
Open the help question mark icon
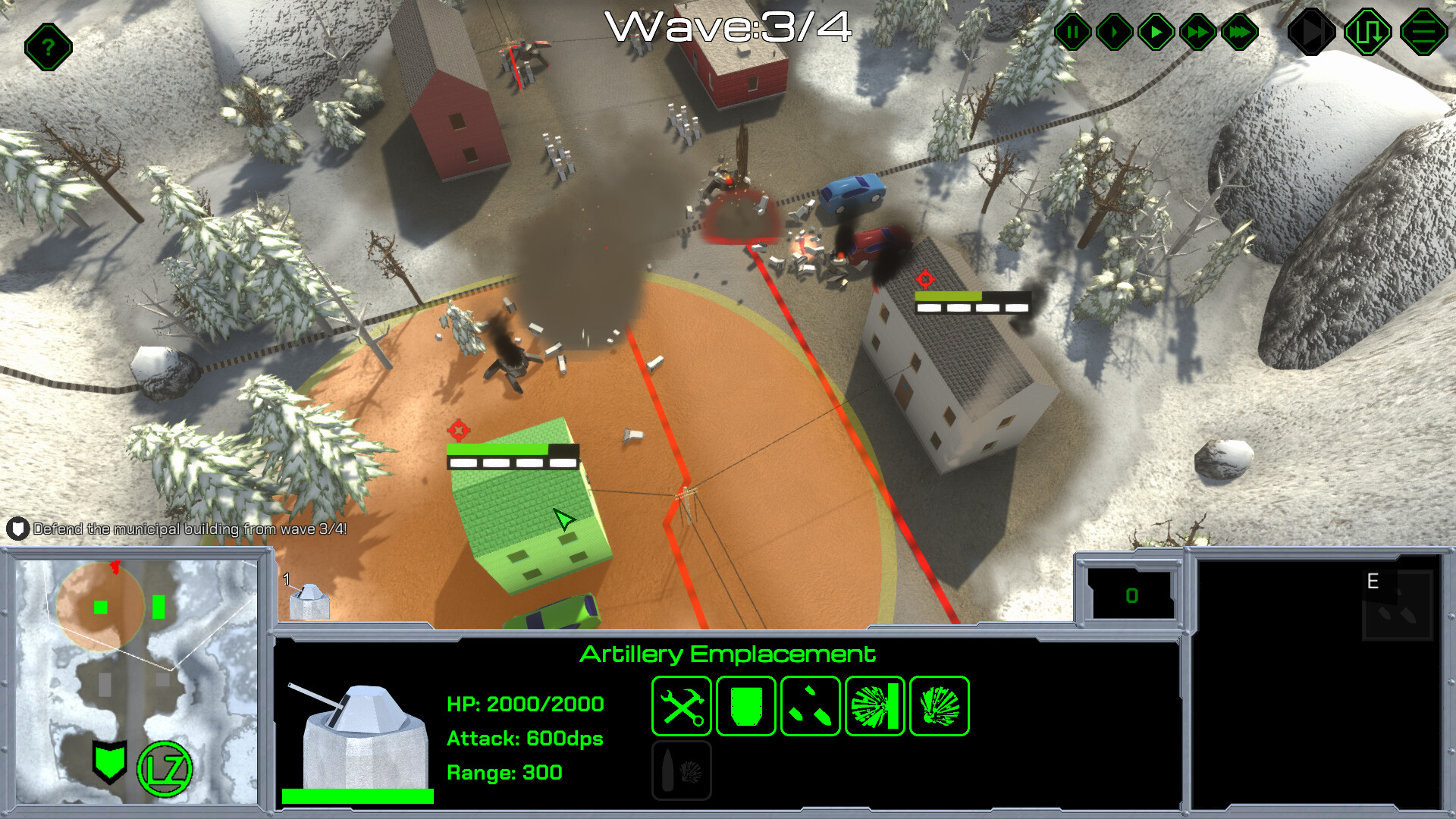click(48, 47)
